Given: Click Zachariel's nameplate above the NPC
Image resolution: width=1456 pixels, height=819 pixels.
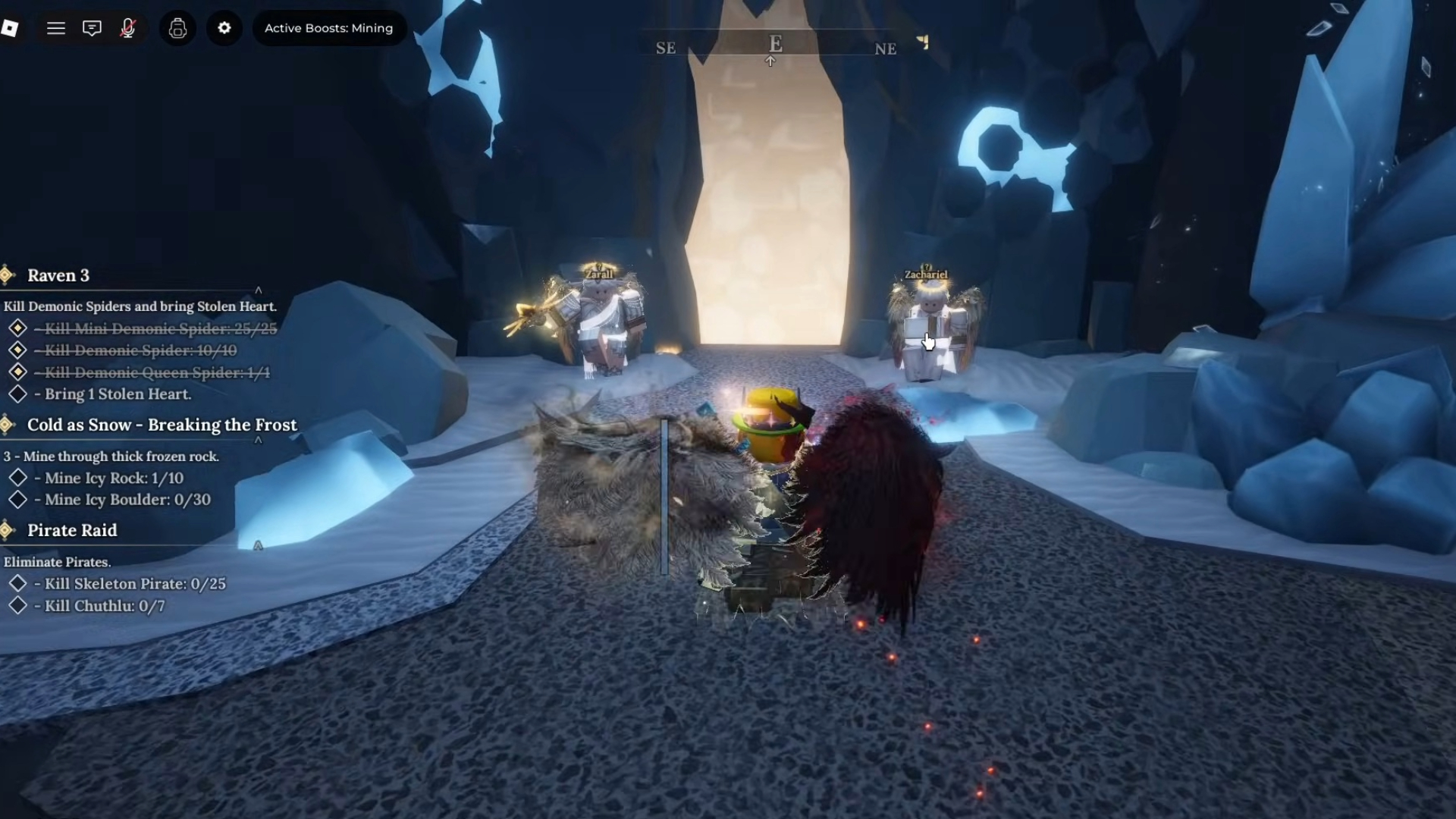Looking at the screenshot, I should click(926, 274).
